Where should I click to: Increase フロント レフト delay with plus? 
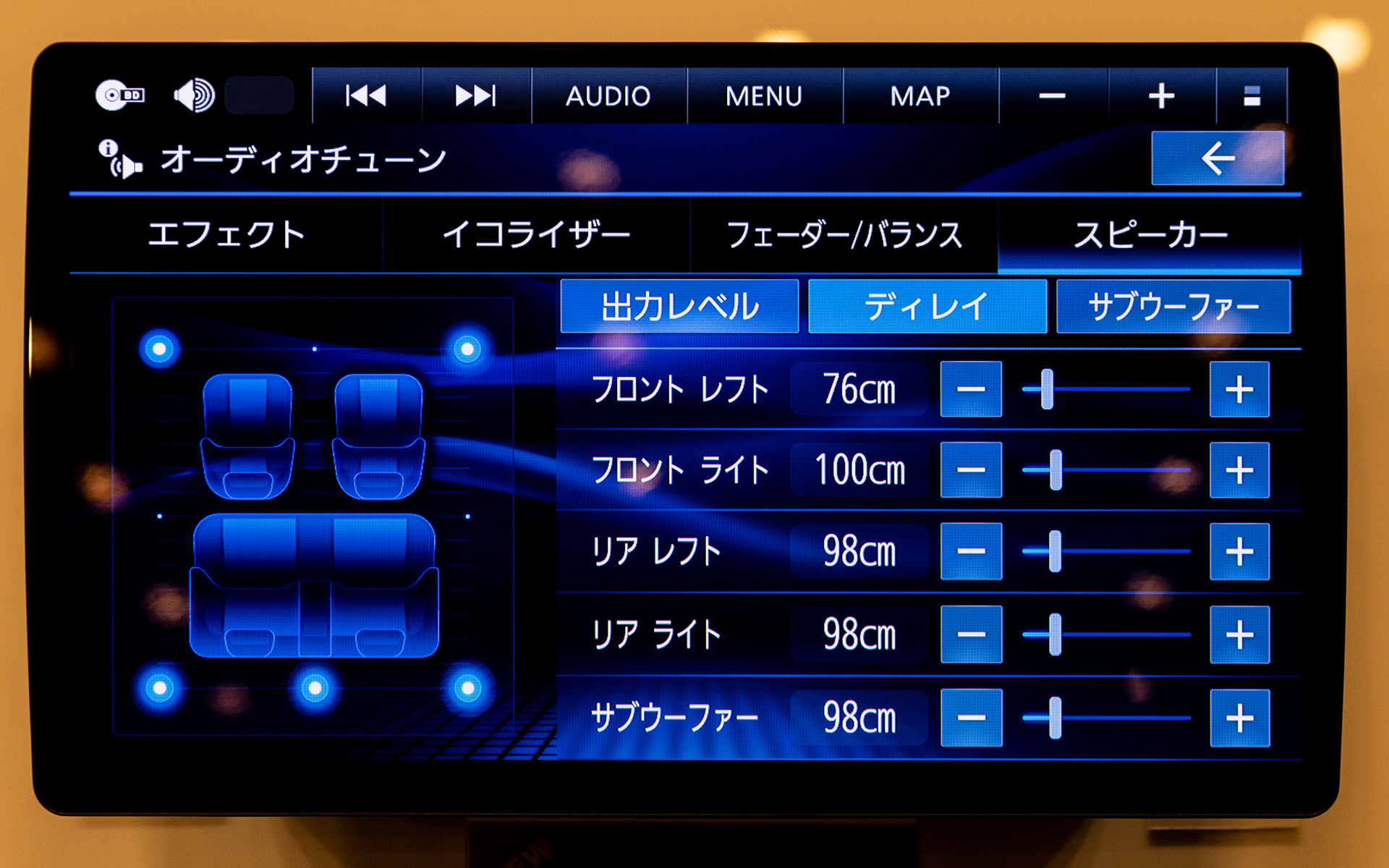coord(1239,390)
